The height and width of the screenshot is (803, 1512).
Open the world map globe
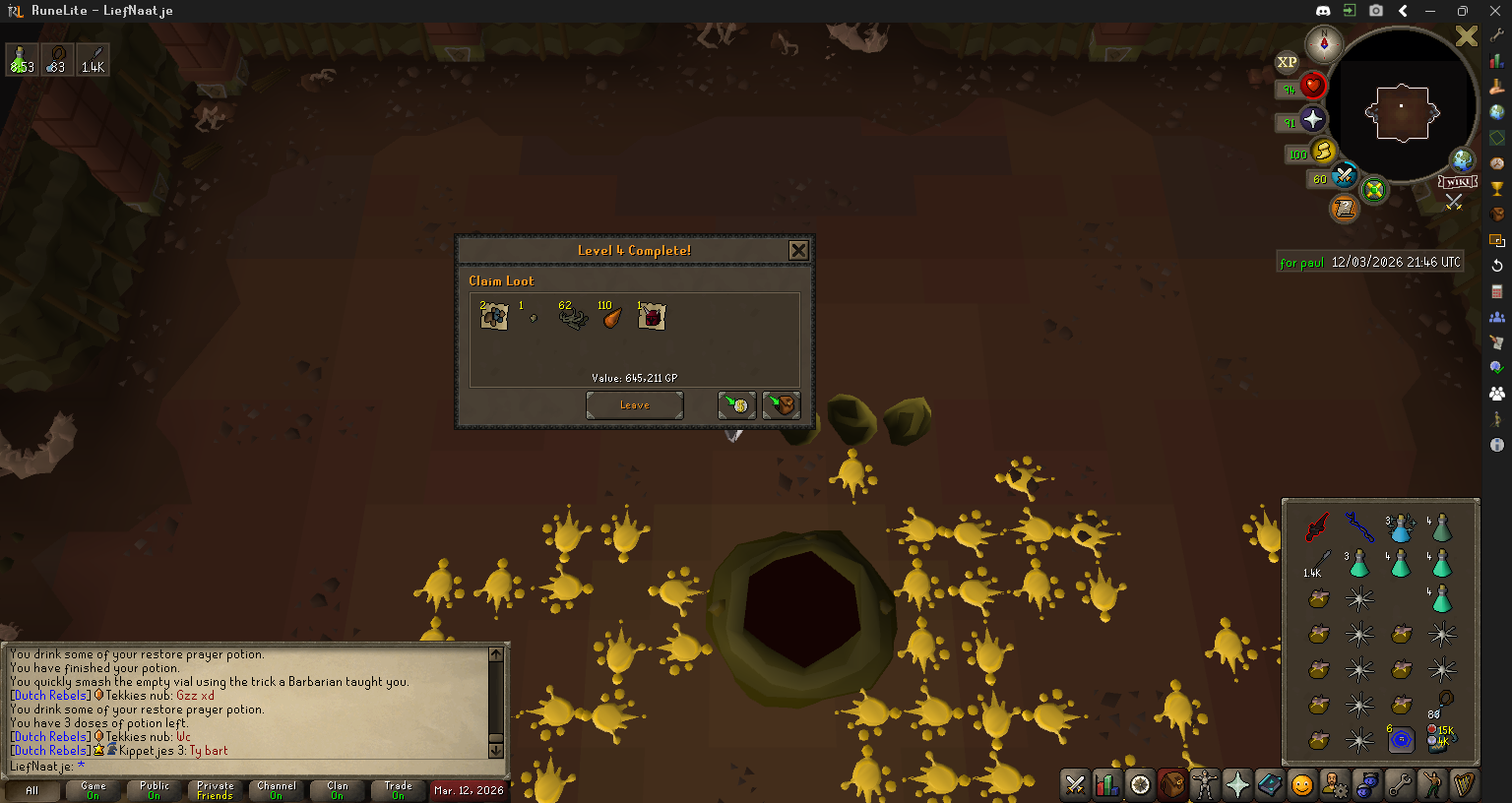pyautogui.click(x=1463, y=159)
